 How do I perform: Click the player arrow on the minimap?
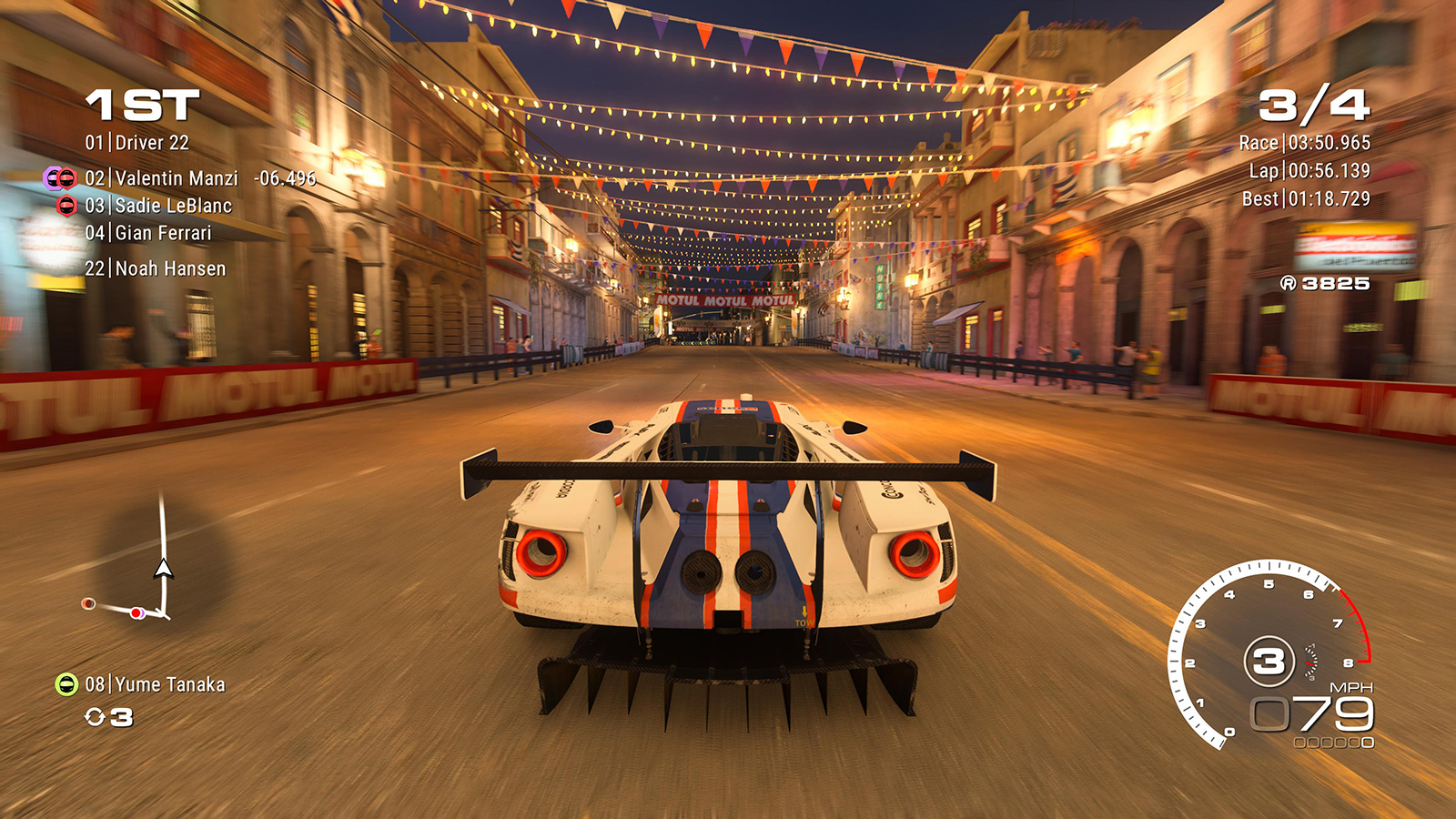[x=163, y=570]
